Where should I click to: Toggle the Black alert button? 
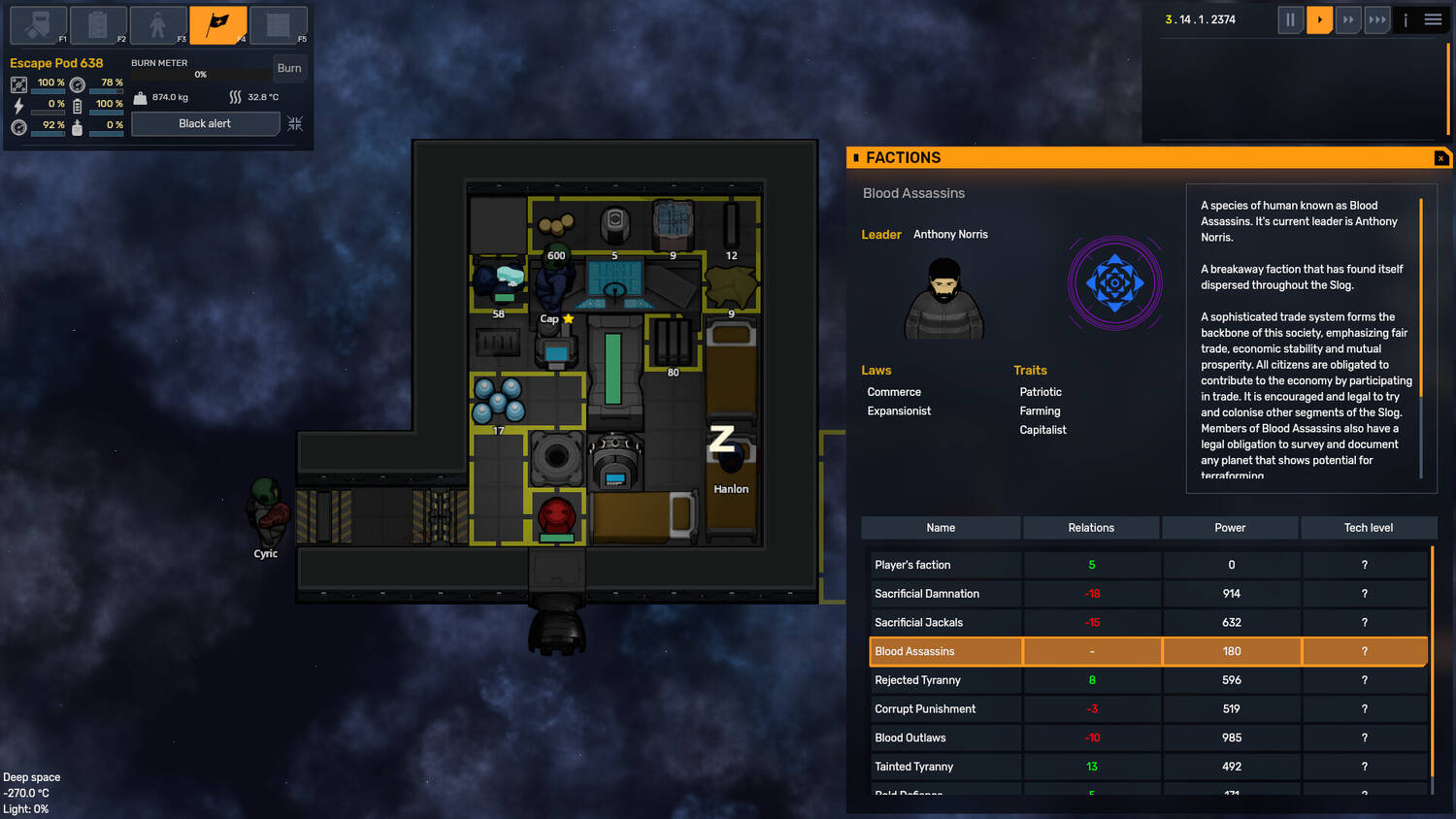click(x=205, y=123)
